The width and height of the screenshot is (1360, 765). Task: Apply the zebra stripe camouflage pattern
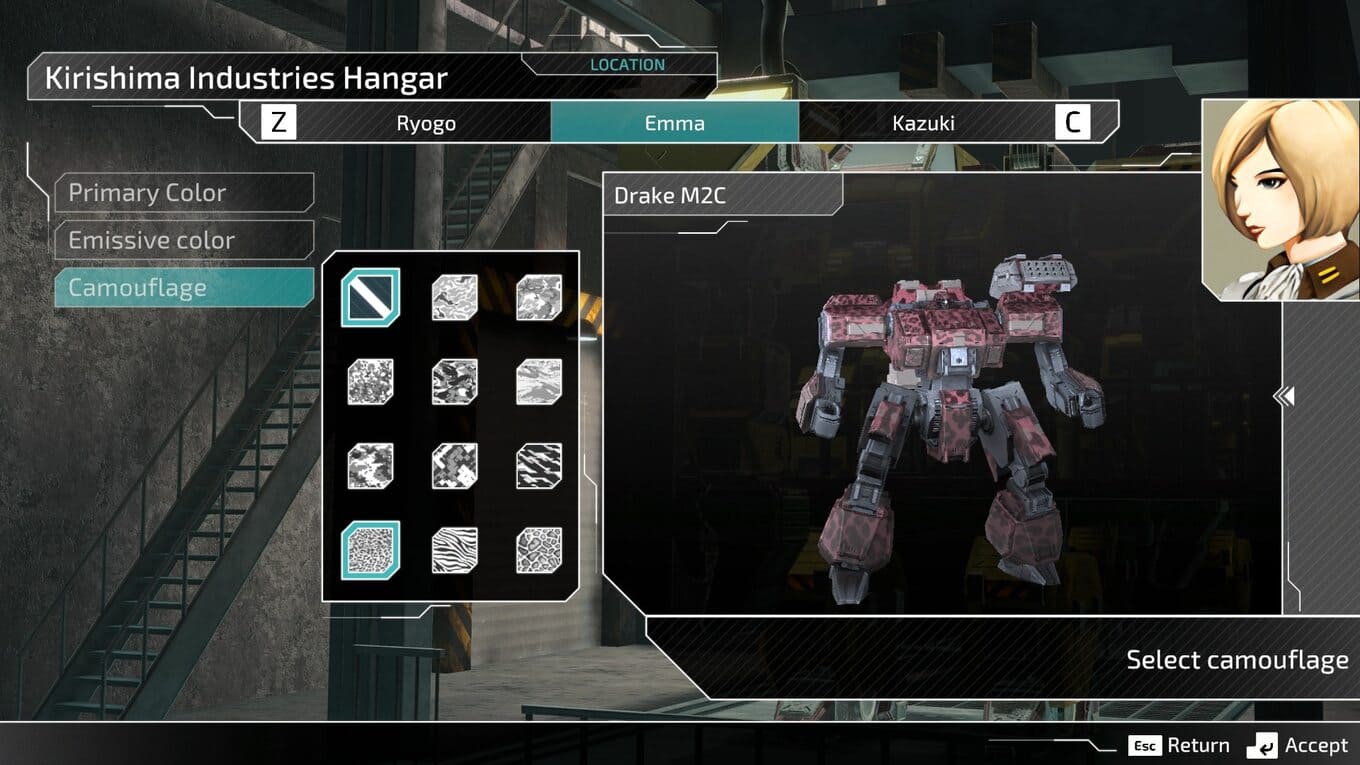(454, 550)
